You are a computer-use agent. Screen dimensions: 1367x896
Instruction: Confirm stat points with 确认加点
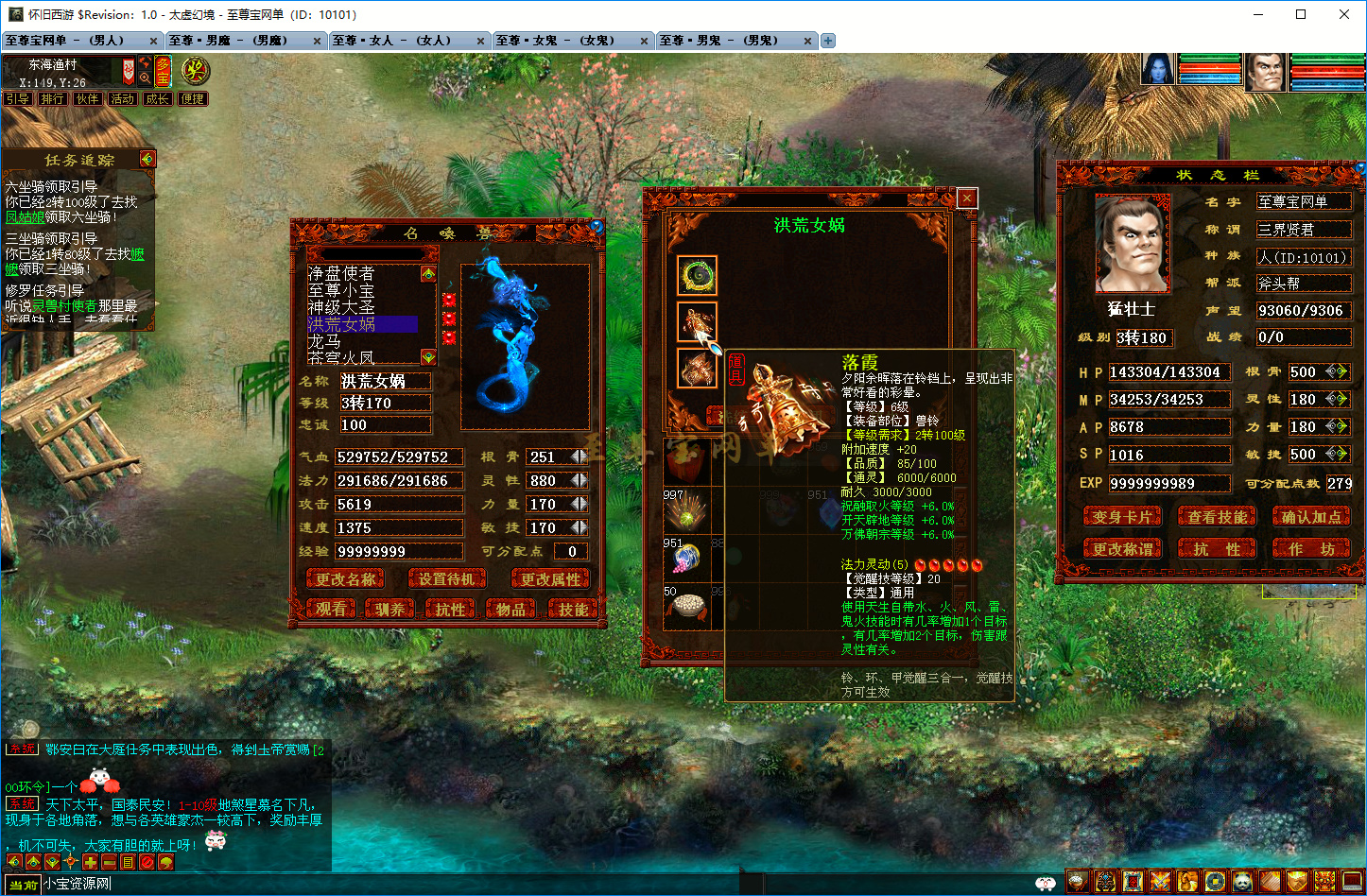1310,517
